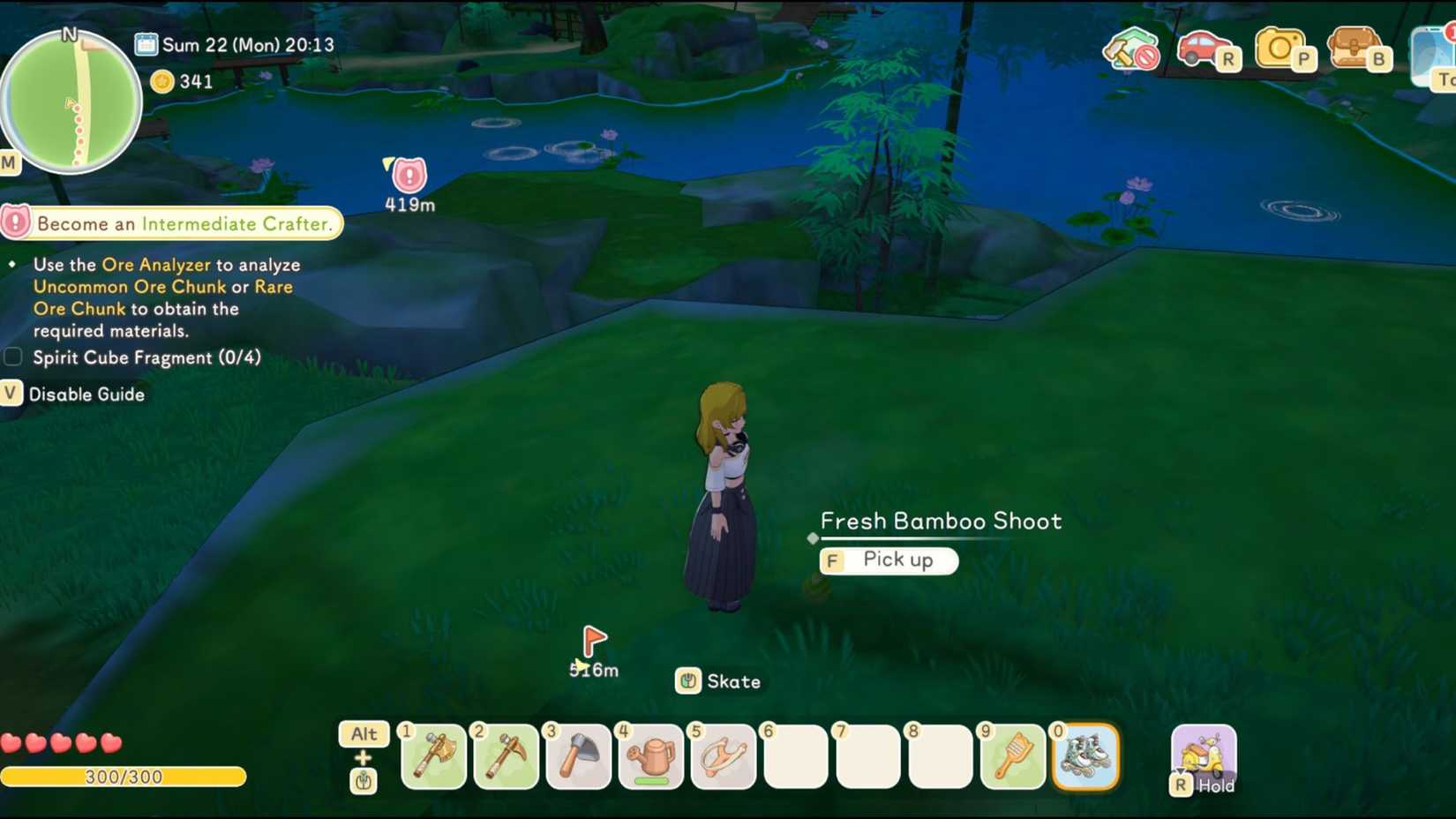The image size is (1456, 819).
Task: Equip the pickaxe in slot 2
Action: point(506,757)
